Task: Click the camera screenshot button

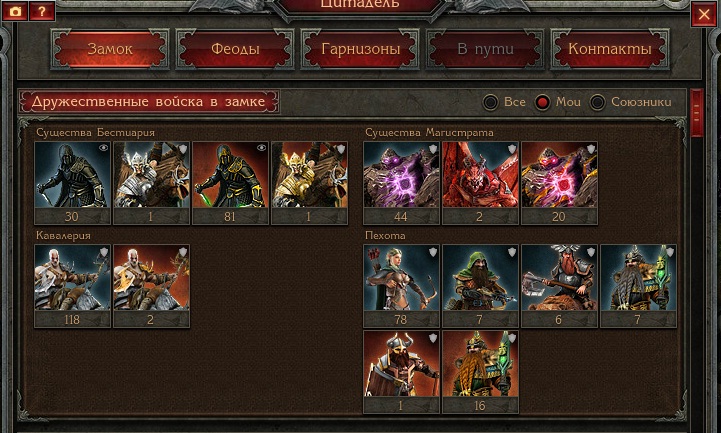Action: 15,11
